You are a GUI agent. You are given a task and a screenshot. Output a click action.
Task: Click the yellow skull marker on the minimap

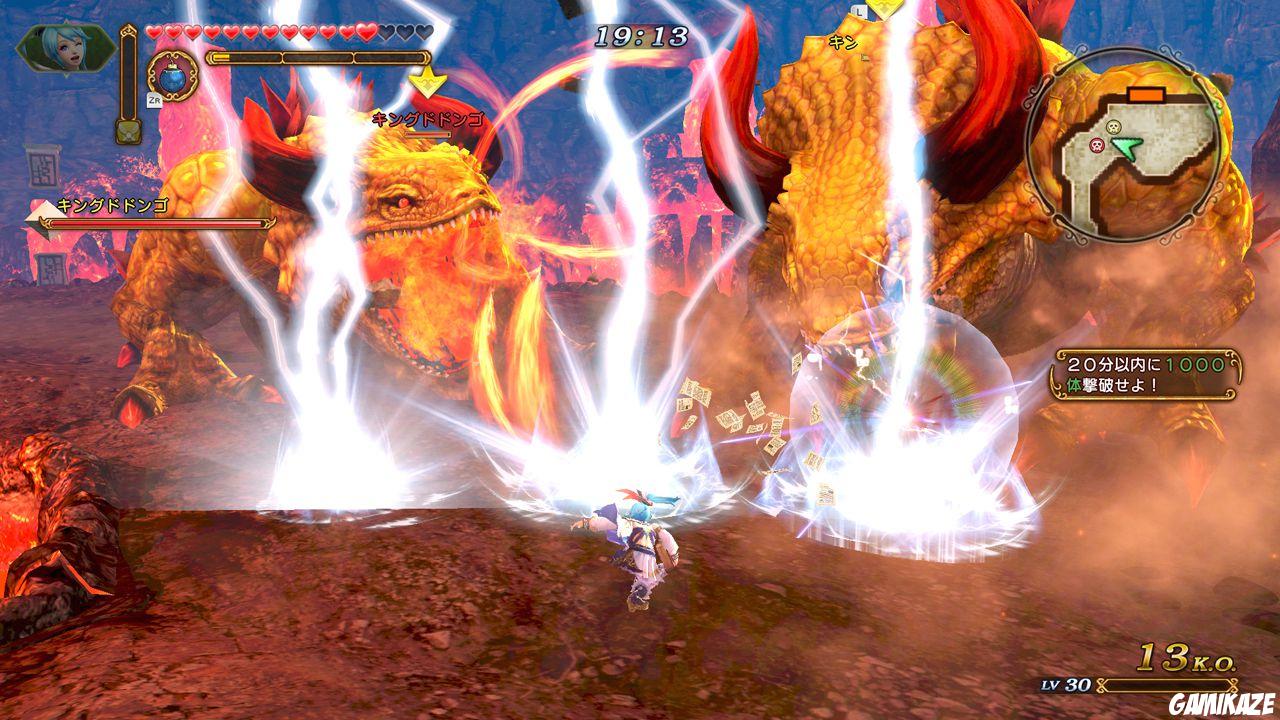(1113, 127)
